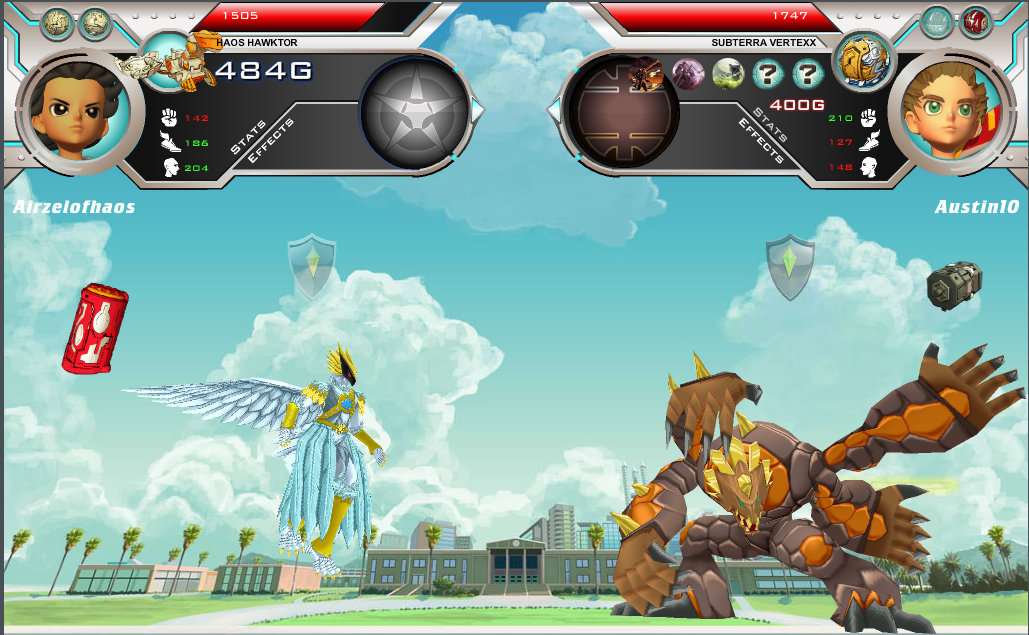Click the shield icon above Haos Hawktor

pos(312,266)
